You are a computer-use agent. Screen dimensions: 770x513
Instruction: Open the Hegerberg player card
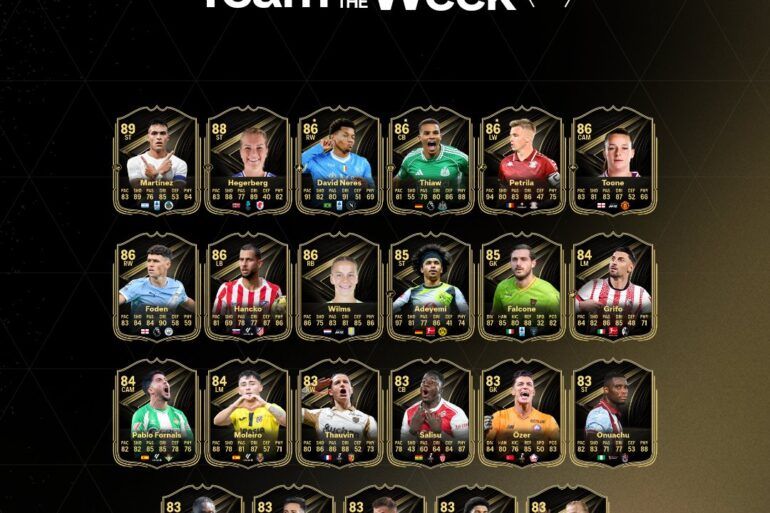pos(248,160)
